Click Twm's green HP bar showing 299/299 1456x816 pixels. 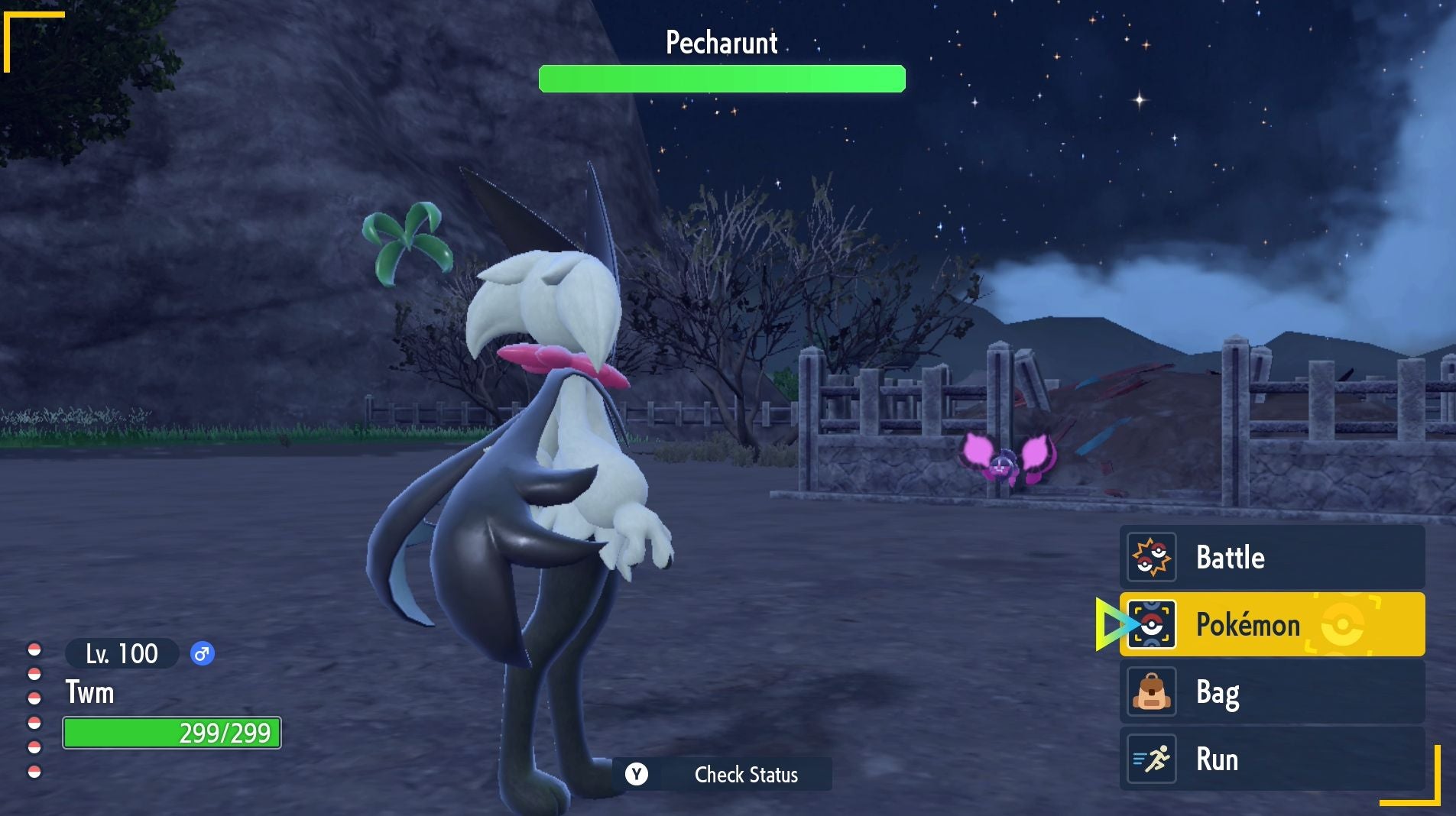[173, 732]
